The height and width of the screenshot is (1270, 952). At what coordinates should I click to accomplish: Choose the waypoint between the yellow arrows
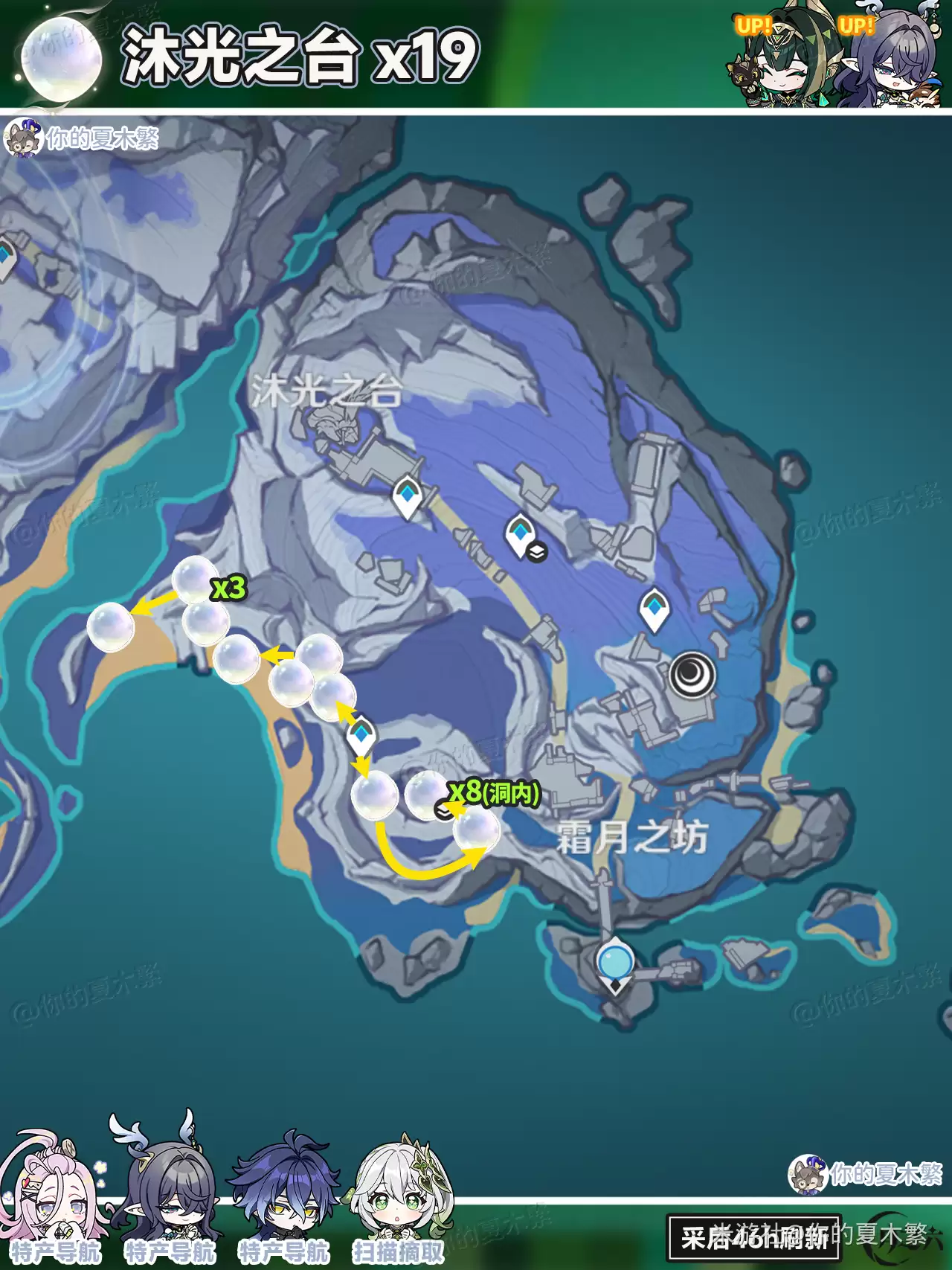(361, 734)
